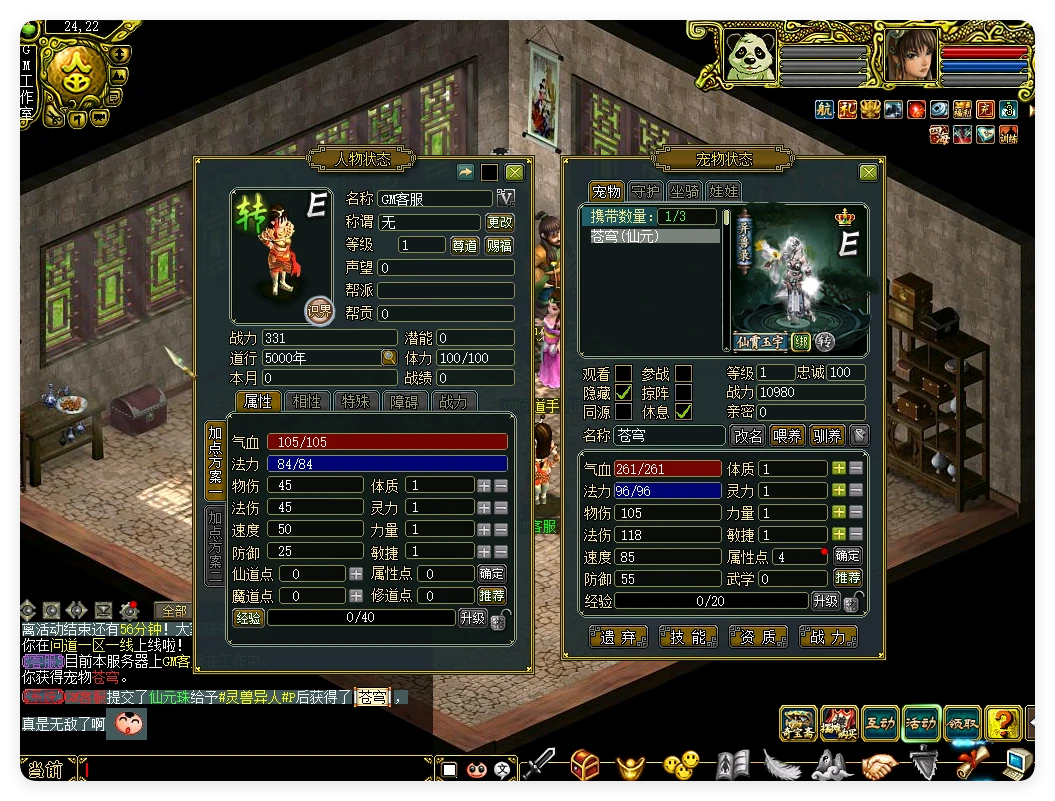This screenshot has height=801, width=1055.
Task: Click the 遗弃 abandon pet button
Action: (x=618, y=637)
